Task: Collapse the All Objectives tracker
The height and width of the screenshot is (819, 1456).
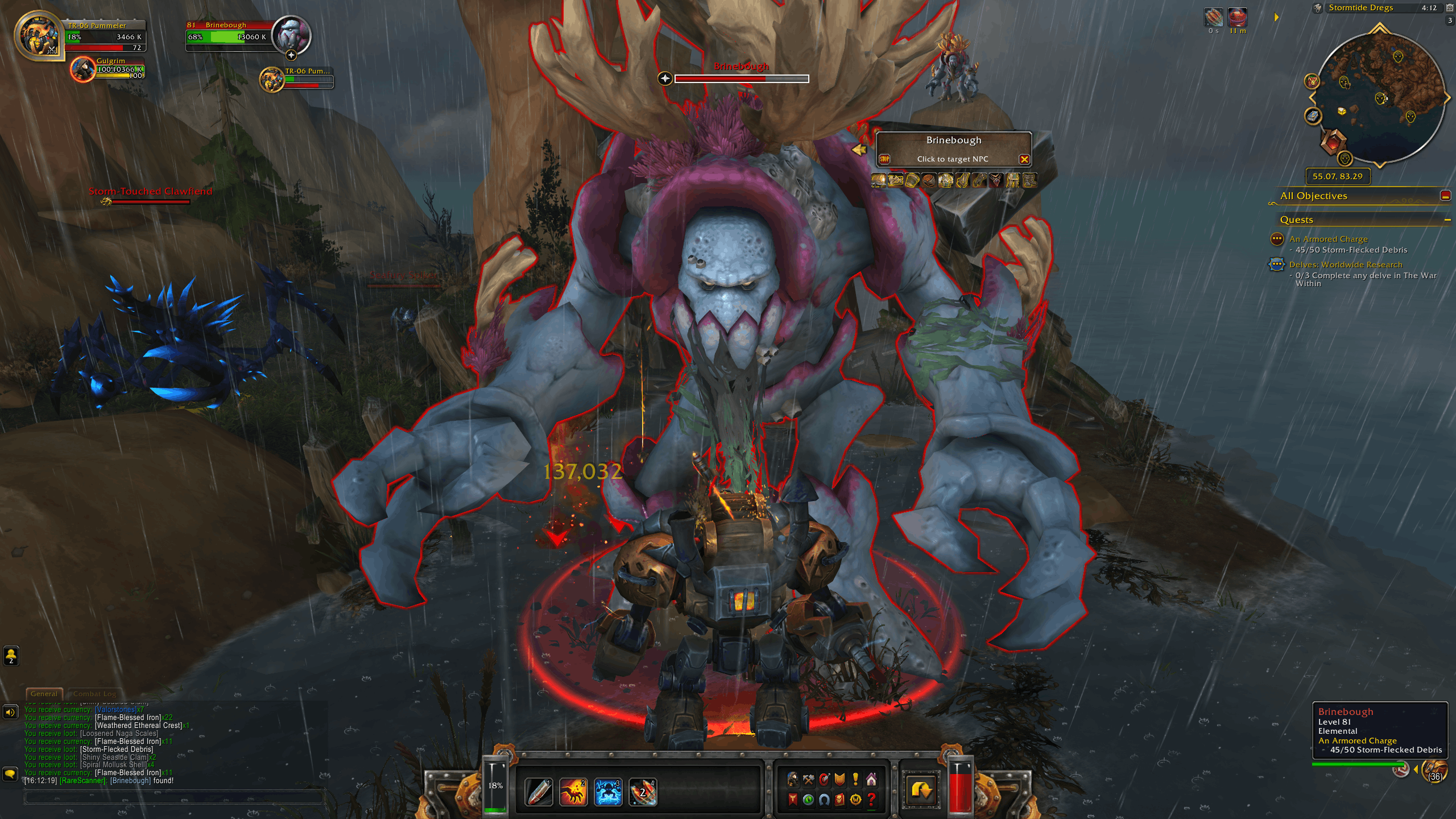Action: coord(1445,196)
